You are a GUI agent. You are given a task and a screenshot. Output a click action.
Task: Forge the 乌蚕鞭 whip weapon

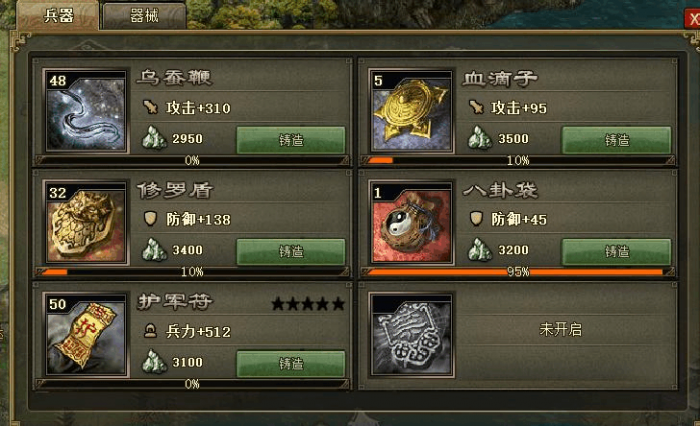(x=291, y=140)
